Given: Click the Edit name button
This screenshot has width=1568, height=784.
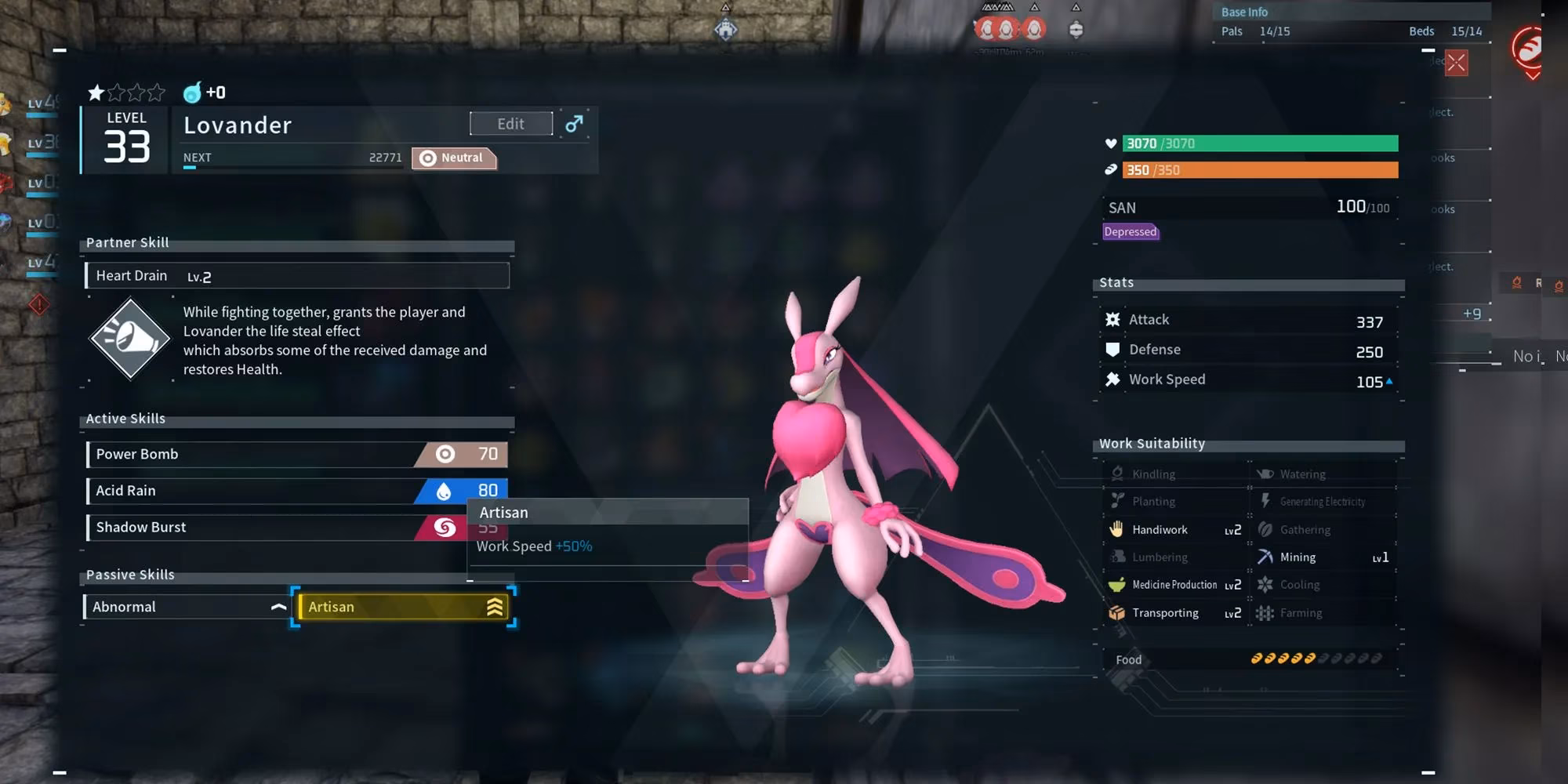Looking at the screenshot, I should click(x=510, y=124).
